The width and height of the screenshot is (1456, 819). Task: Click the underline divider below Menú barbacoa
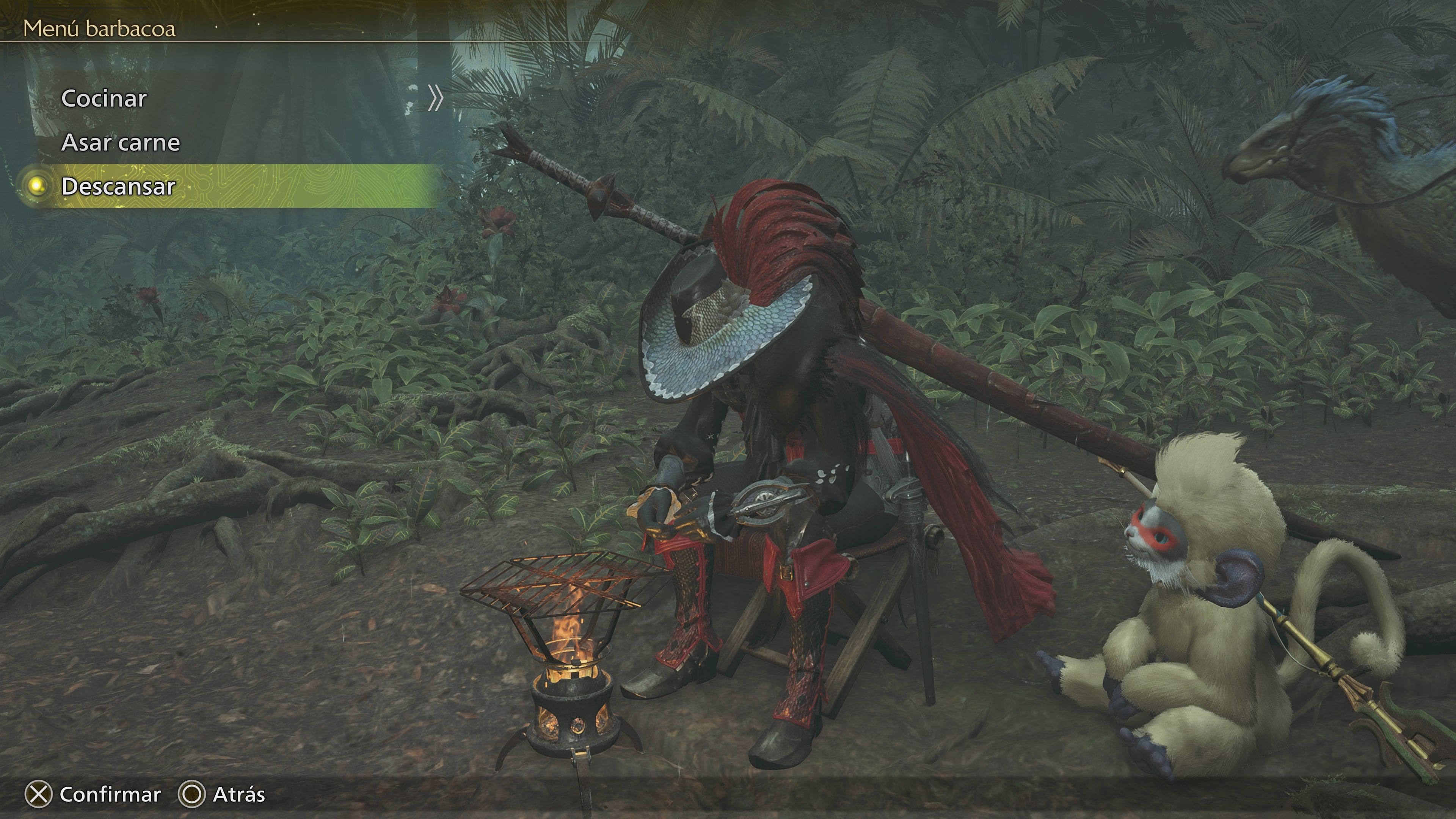226,42
